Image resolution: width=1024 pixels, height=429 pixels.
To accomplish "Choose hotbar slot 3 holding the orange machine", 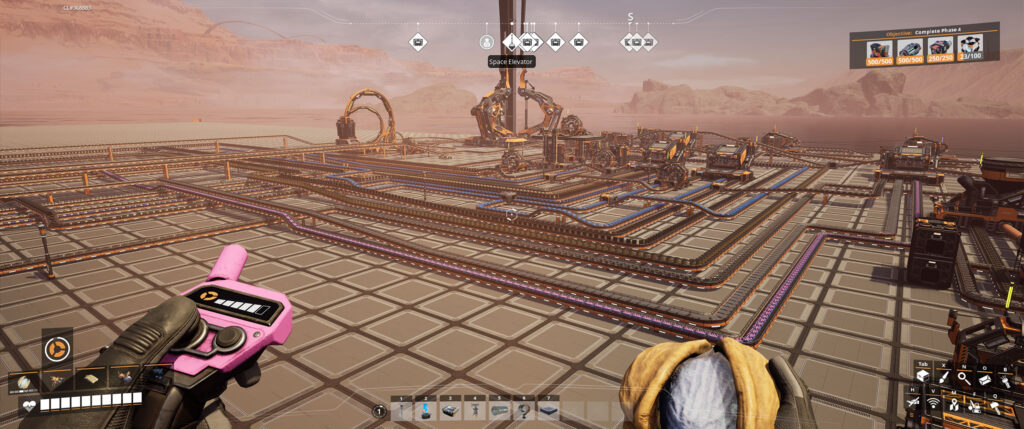I will (x=448, y=410).
